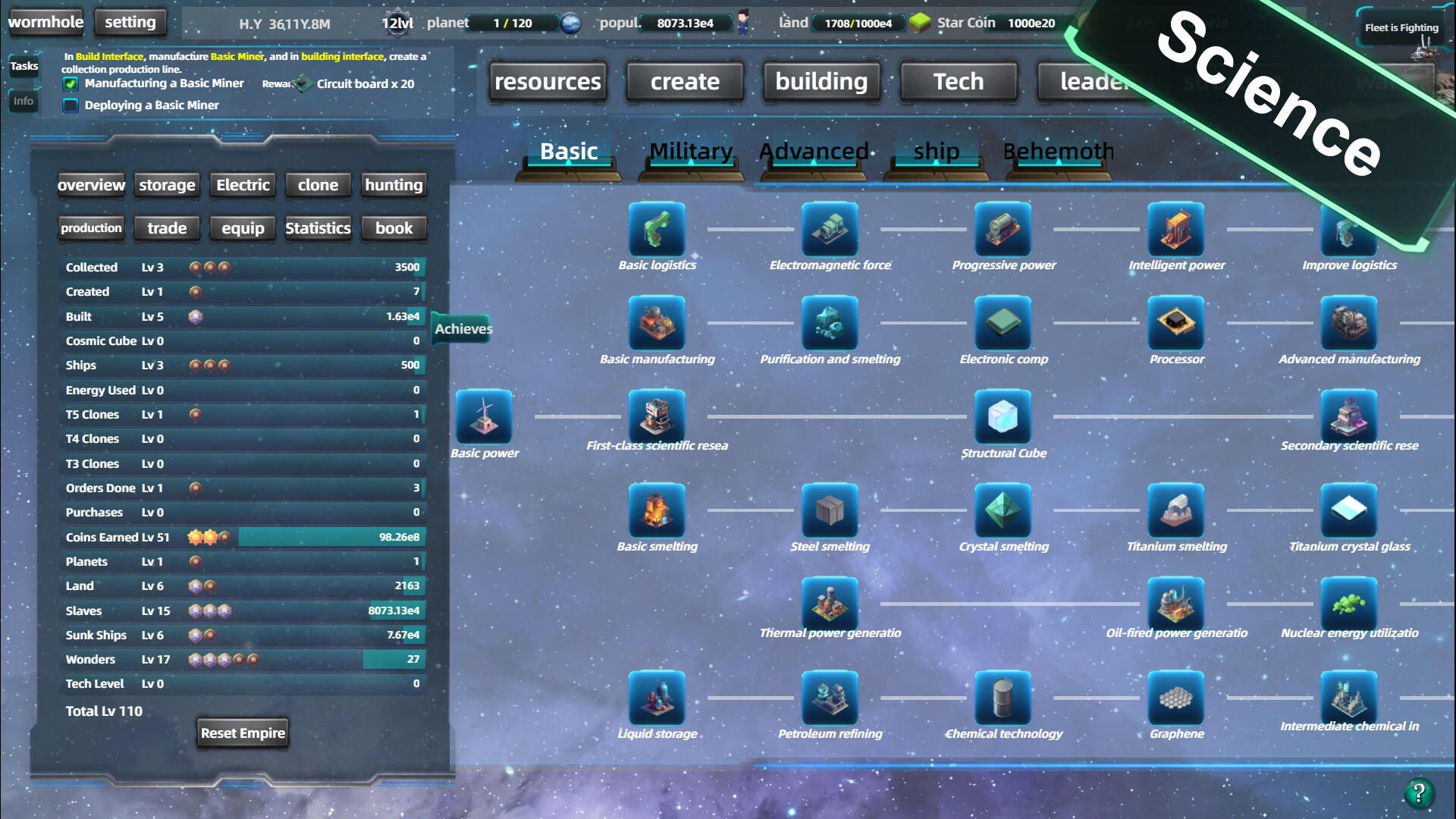Screen dimensions: 1456x819
Task: Click the Liquid storage tech icon
Action: click(657, 698)
